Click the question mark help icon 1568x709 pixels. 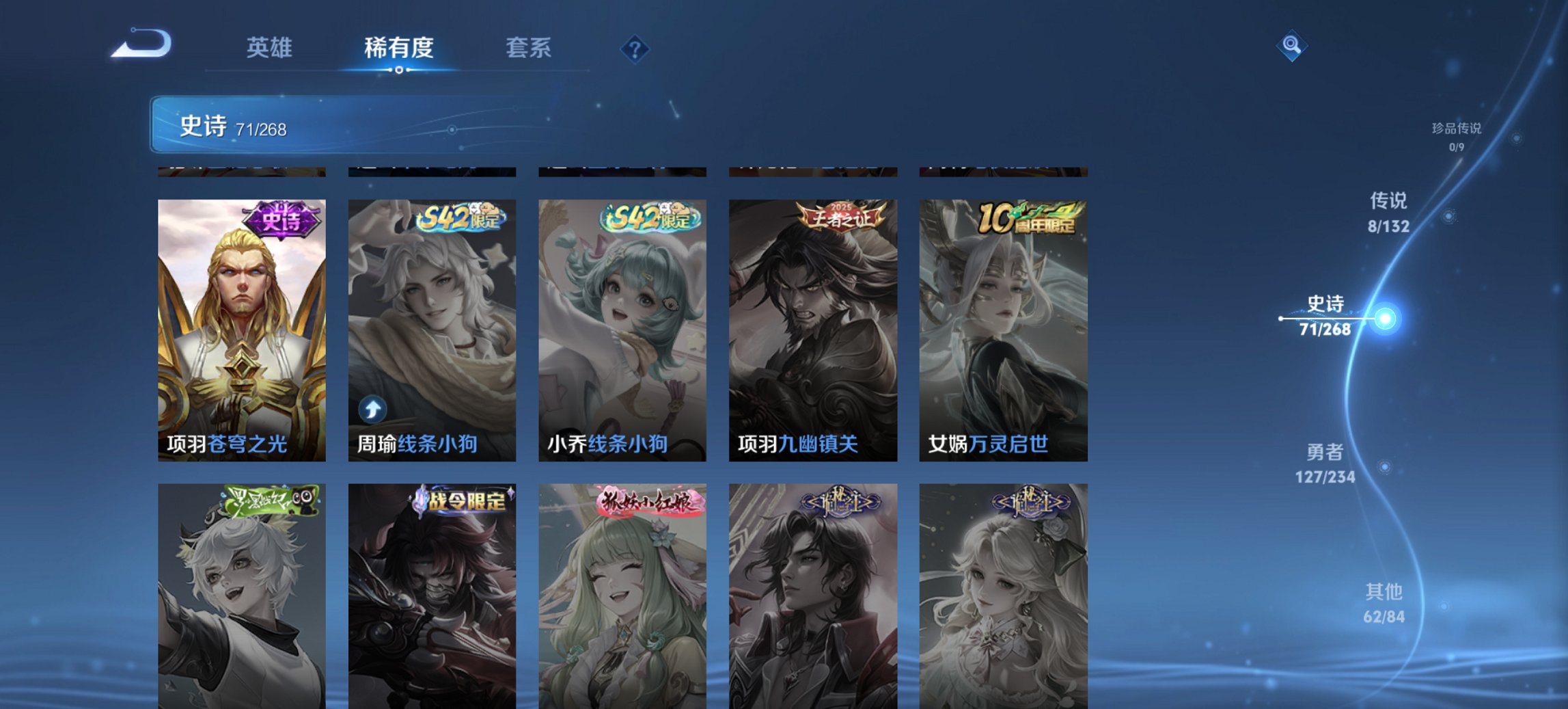pyautogui.click(x=635, y=49)
